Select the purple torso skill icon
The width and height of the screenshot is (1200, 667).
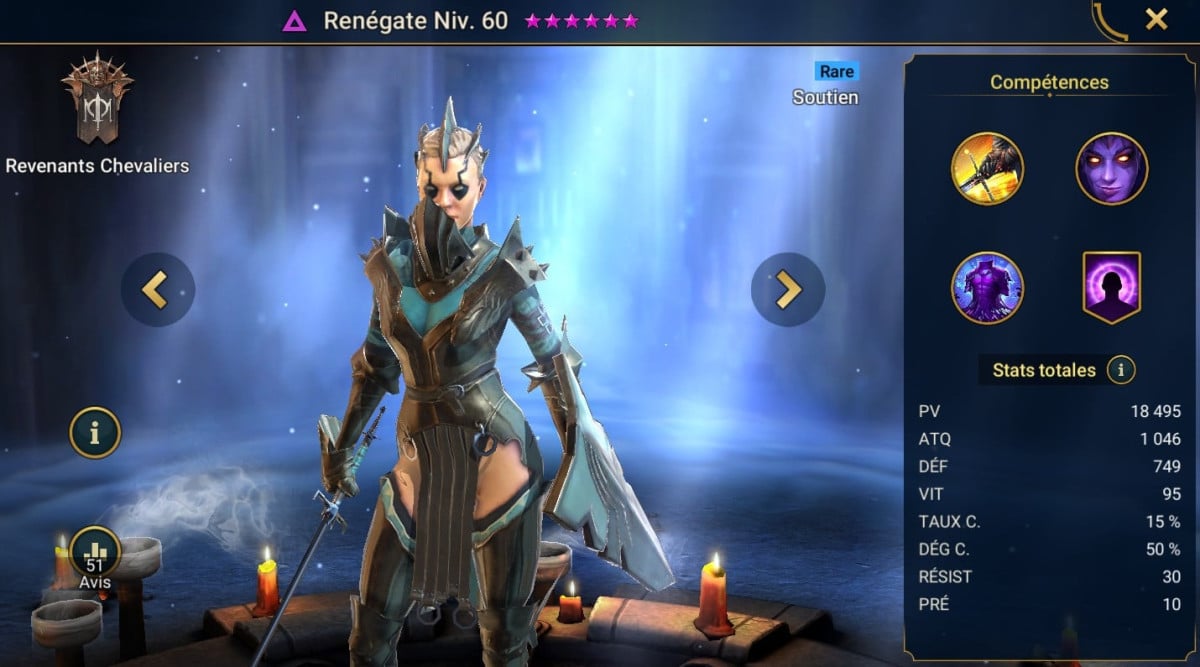(x=987, y=288)
